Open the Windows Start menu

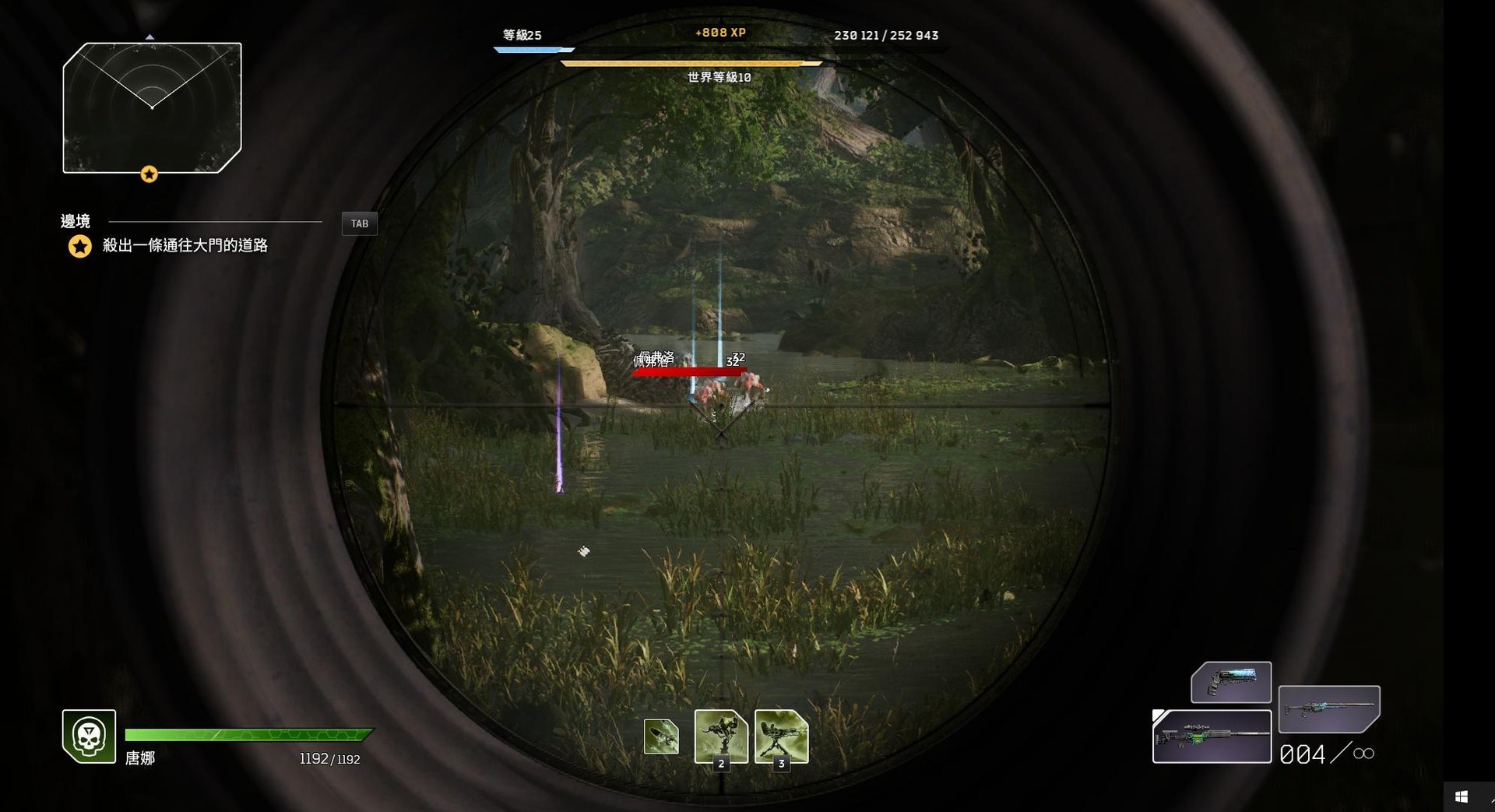pyautogui.click(x=1461, y=796)
